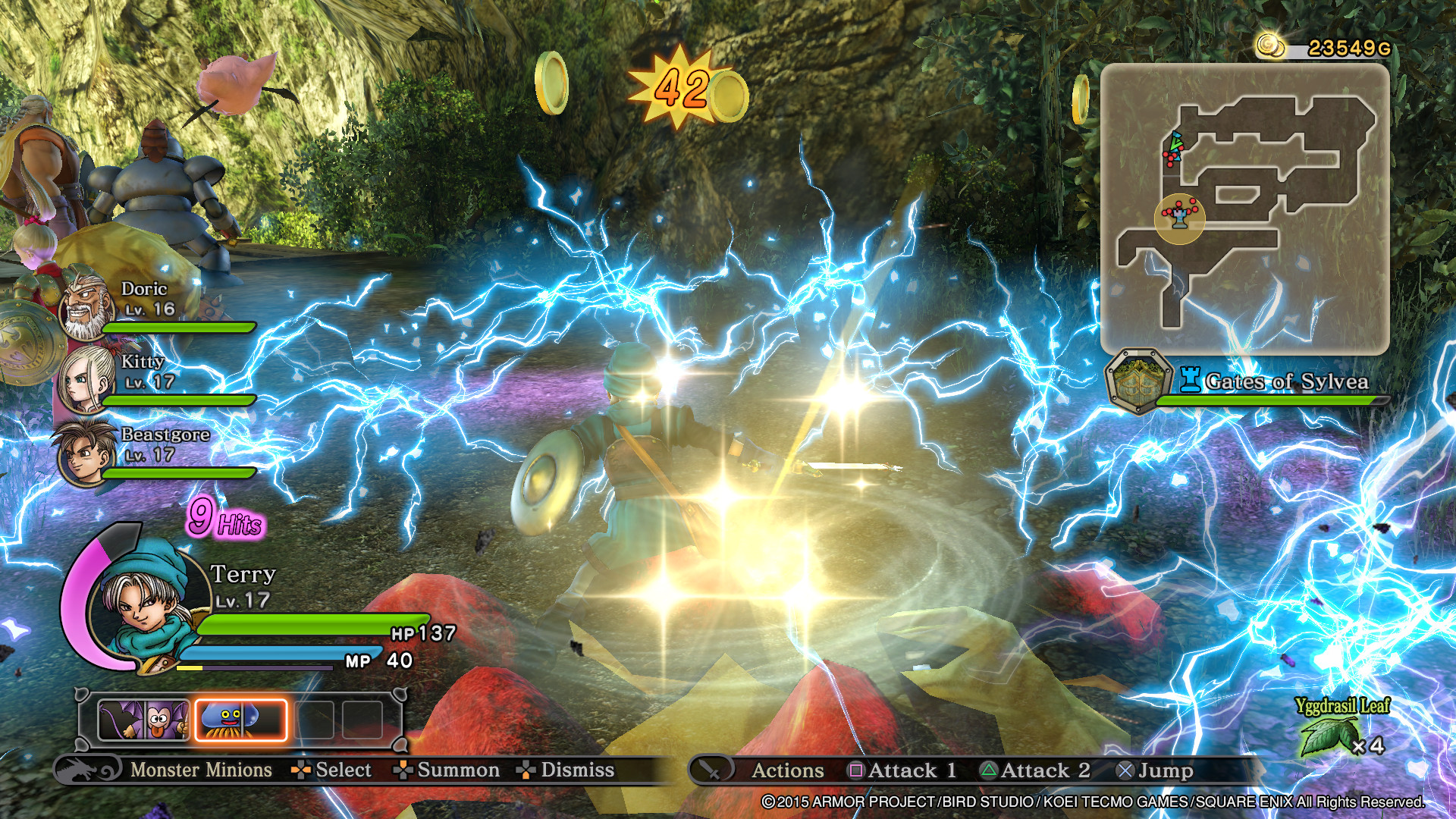Choose the highlighted blue slime minion slot
Screen dimensions: 1456x819
click(x=241, y=720)
